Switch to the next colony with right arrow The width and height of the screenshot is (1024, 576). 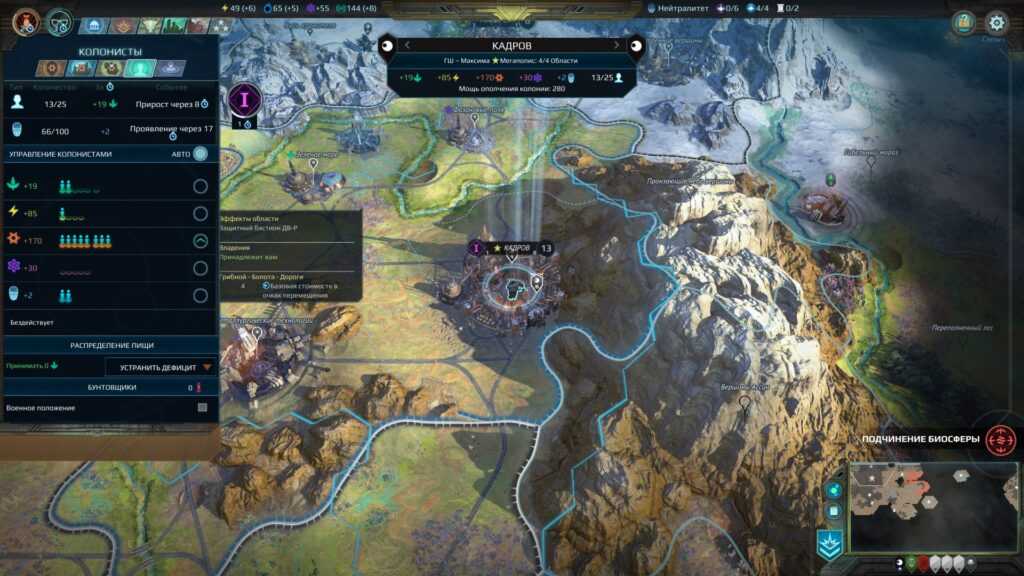(x=616, y=45)
